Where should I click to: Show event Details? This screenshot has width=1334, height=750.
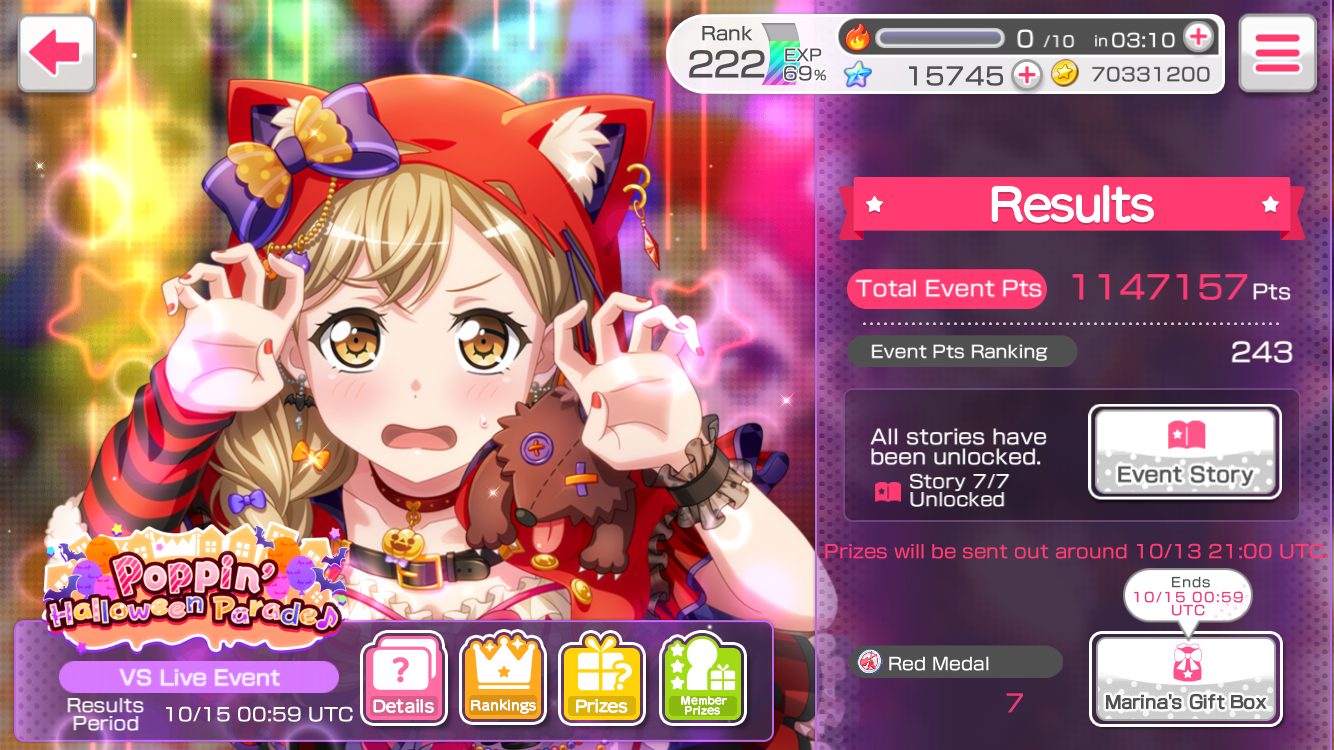403,678
